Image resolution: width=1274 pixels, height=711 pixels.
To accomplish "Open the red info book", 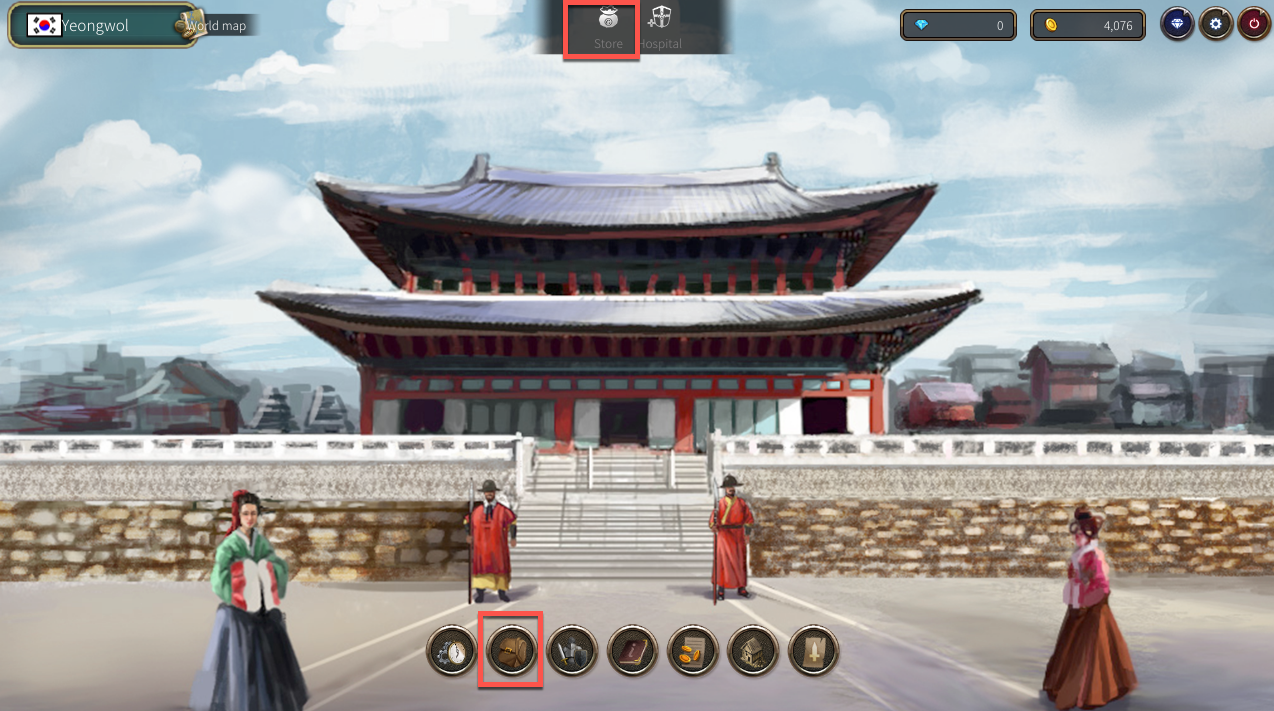I will (x=632, y=651).
